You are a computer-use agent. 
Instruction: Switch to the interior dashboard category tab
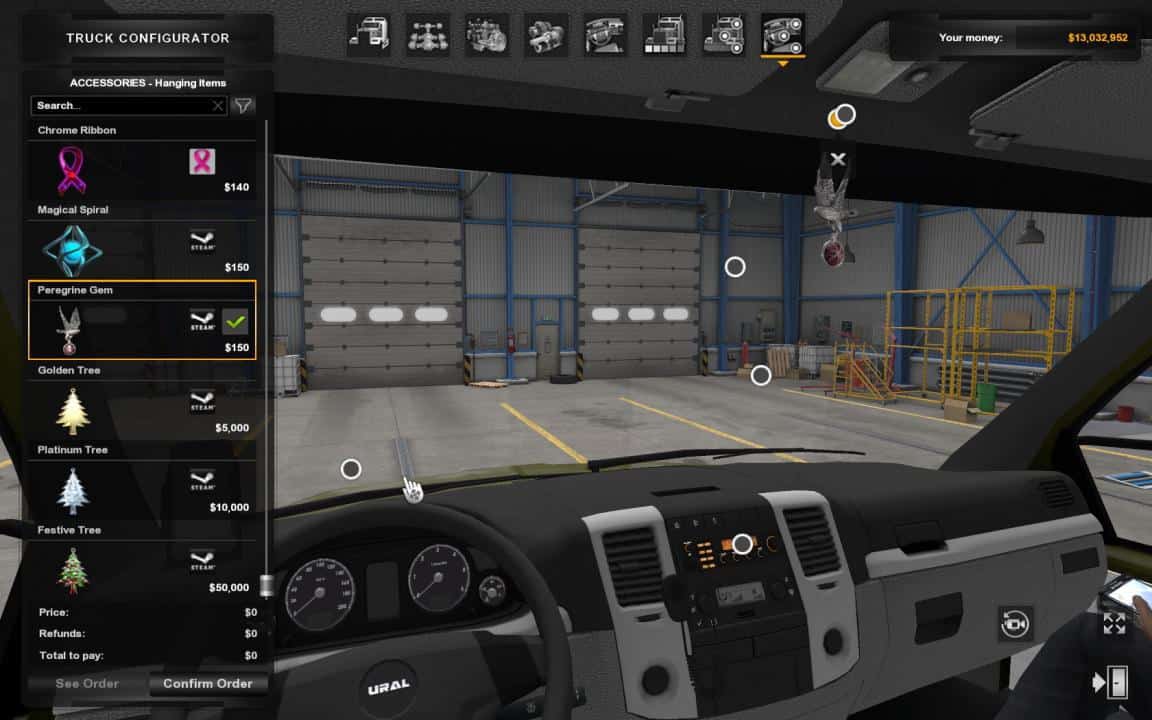click(605, 35)
